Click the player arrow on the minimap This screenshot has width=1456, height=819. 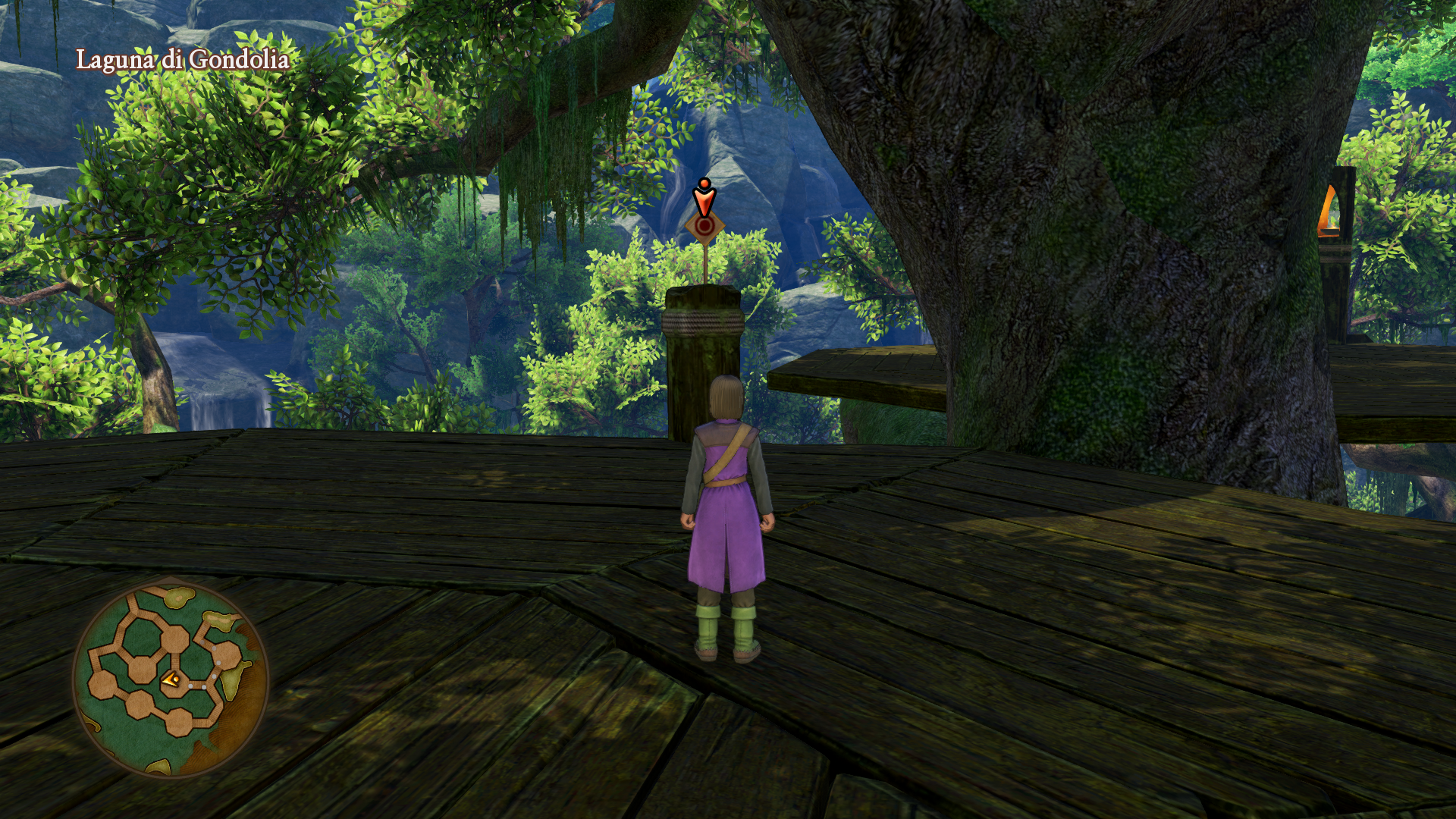point(170,680)
